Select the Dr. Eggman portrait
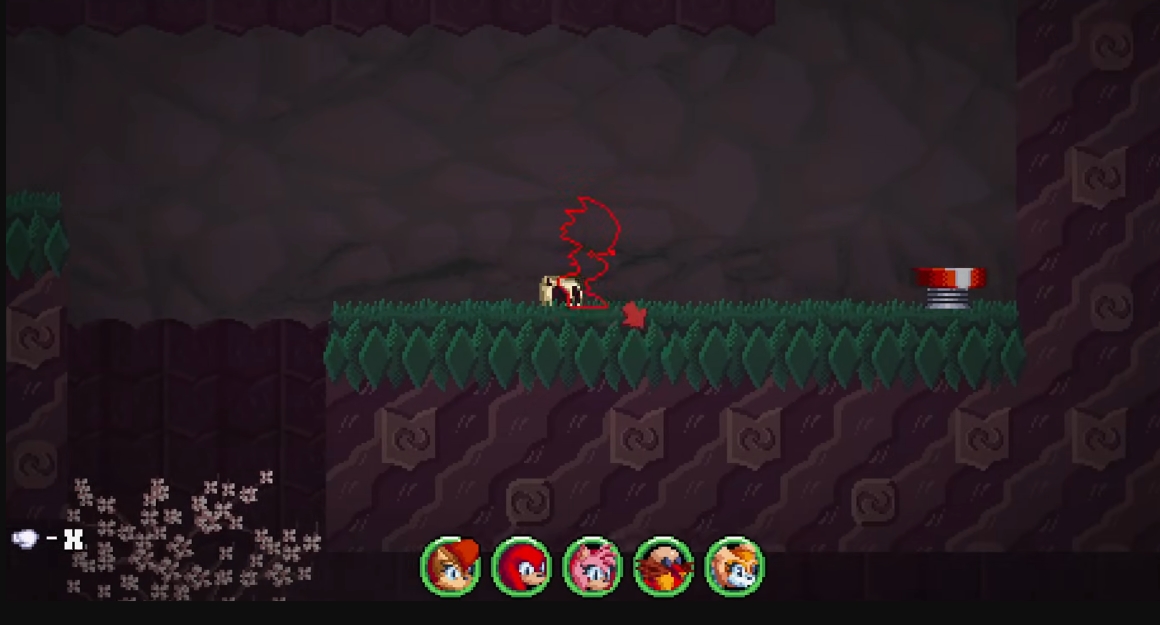Image resolution: width=1160 pixels, height=625 pixels. pos(663,566)
